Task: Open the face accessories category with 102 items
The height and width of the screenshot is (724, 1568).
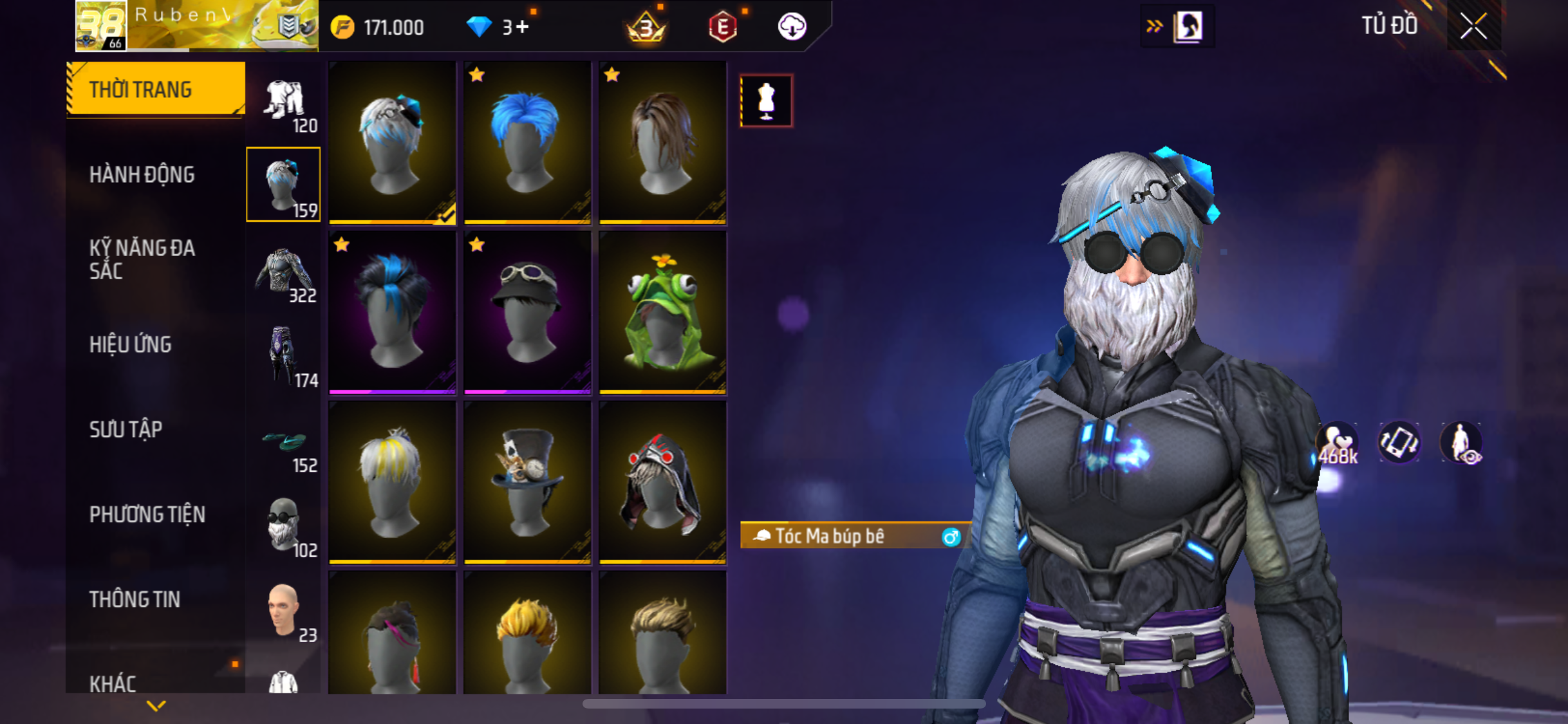Action: pyautogui.click(x=284, y=528)
